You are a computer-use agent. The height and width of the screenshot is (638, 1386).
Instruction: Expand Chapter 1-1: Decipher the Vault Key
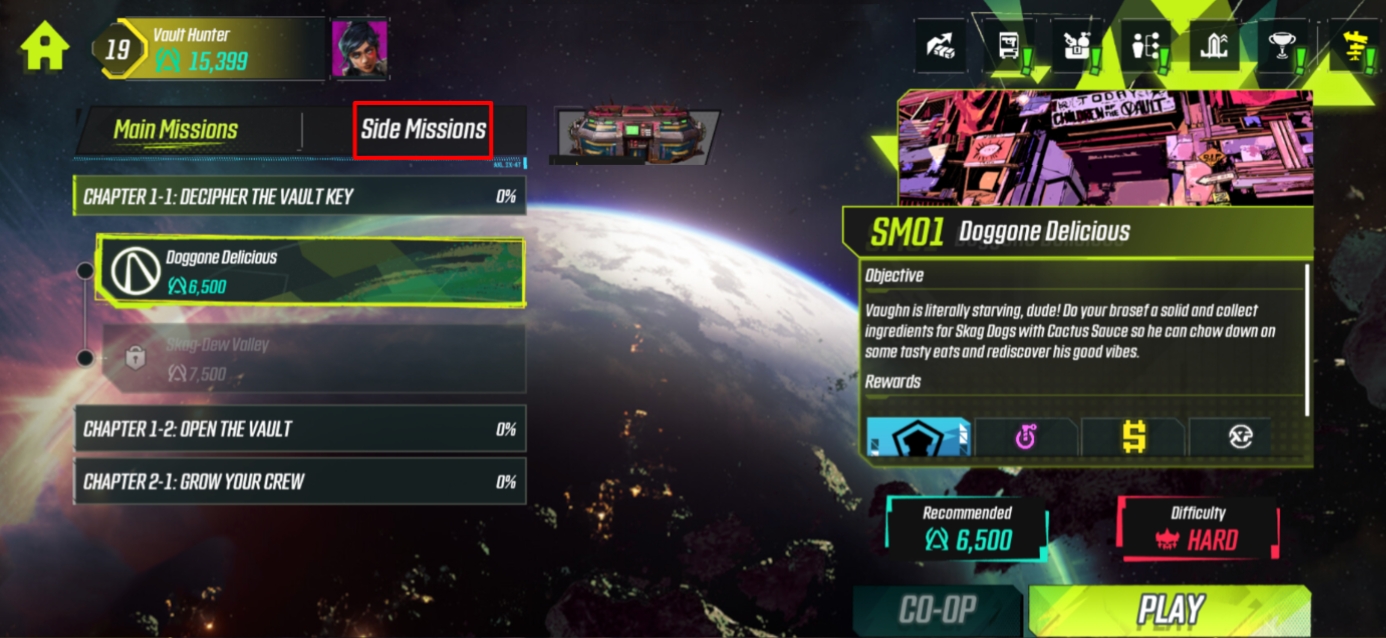(299, 196)
